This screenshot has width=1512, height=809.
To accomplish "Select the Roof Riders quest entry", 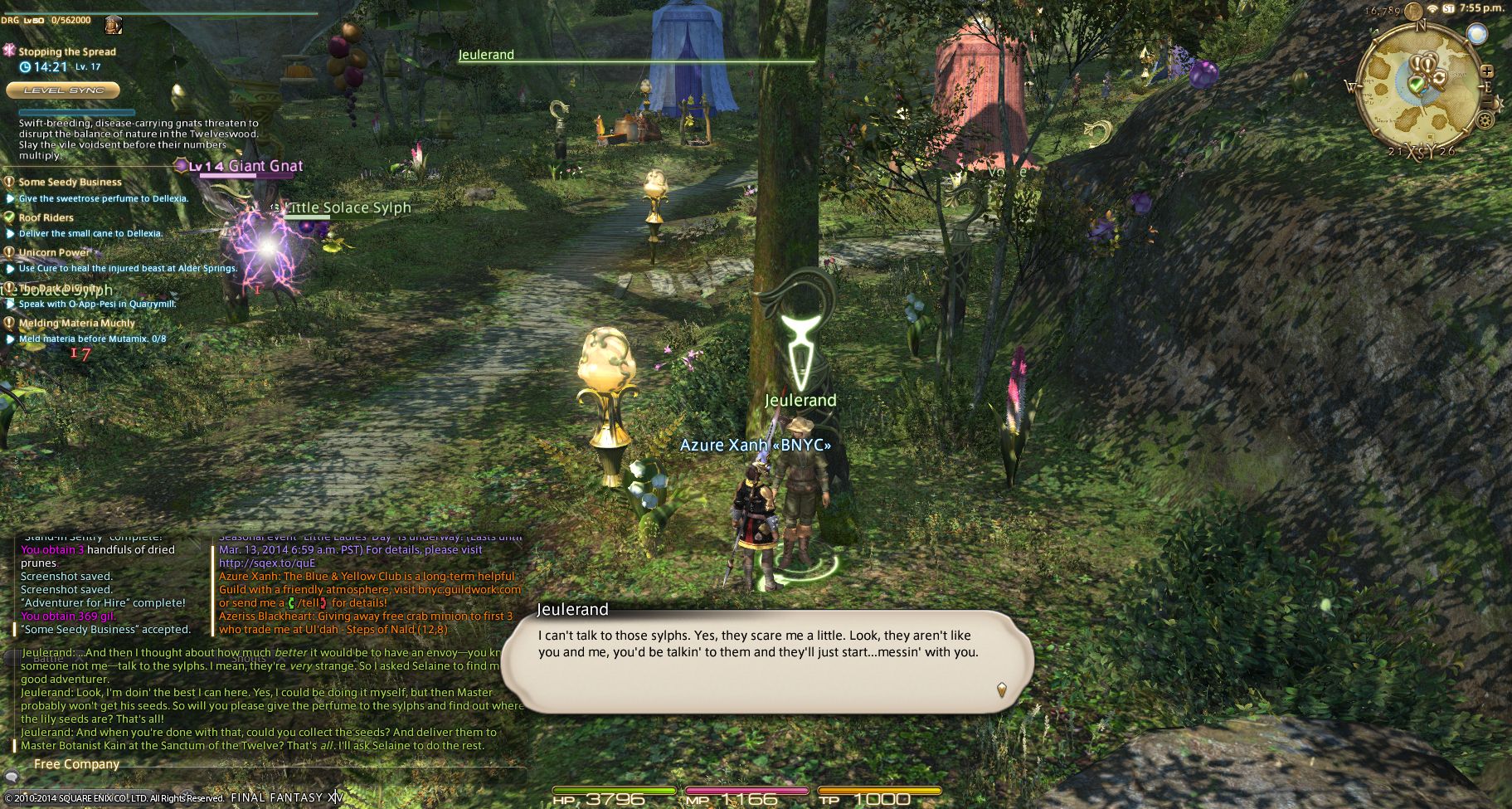I will click(x=46, y=218).
